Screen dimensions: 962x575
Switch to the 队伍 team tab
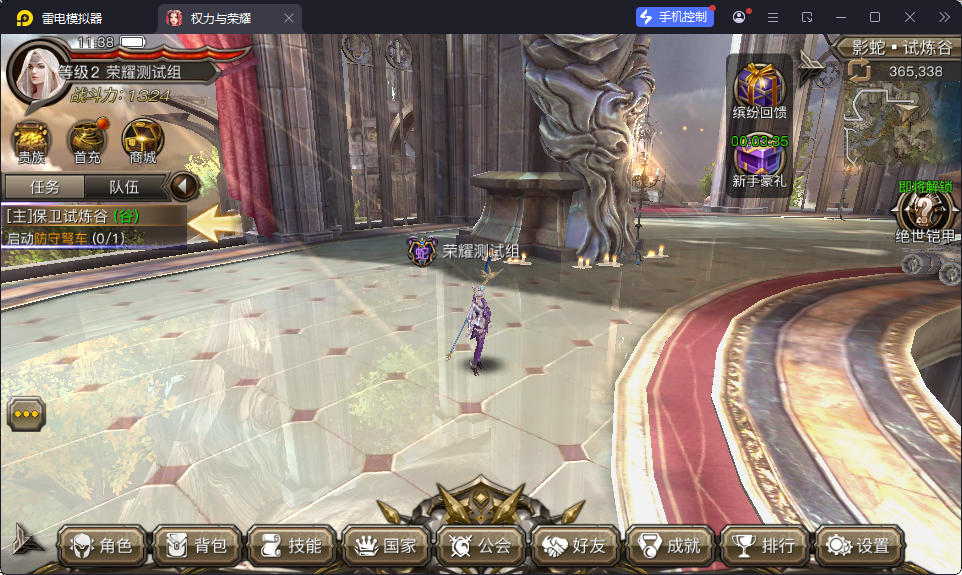click(x=124, y=187)
